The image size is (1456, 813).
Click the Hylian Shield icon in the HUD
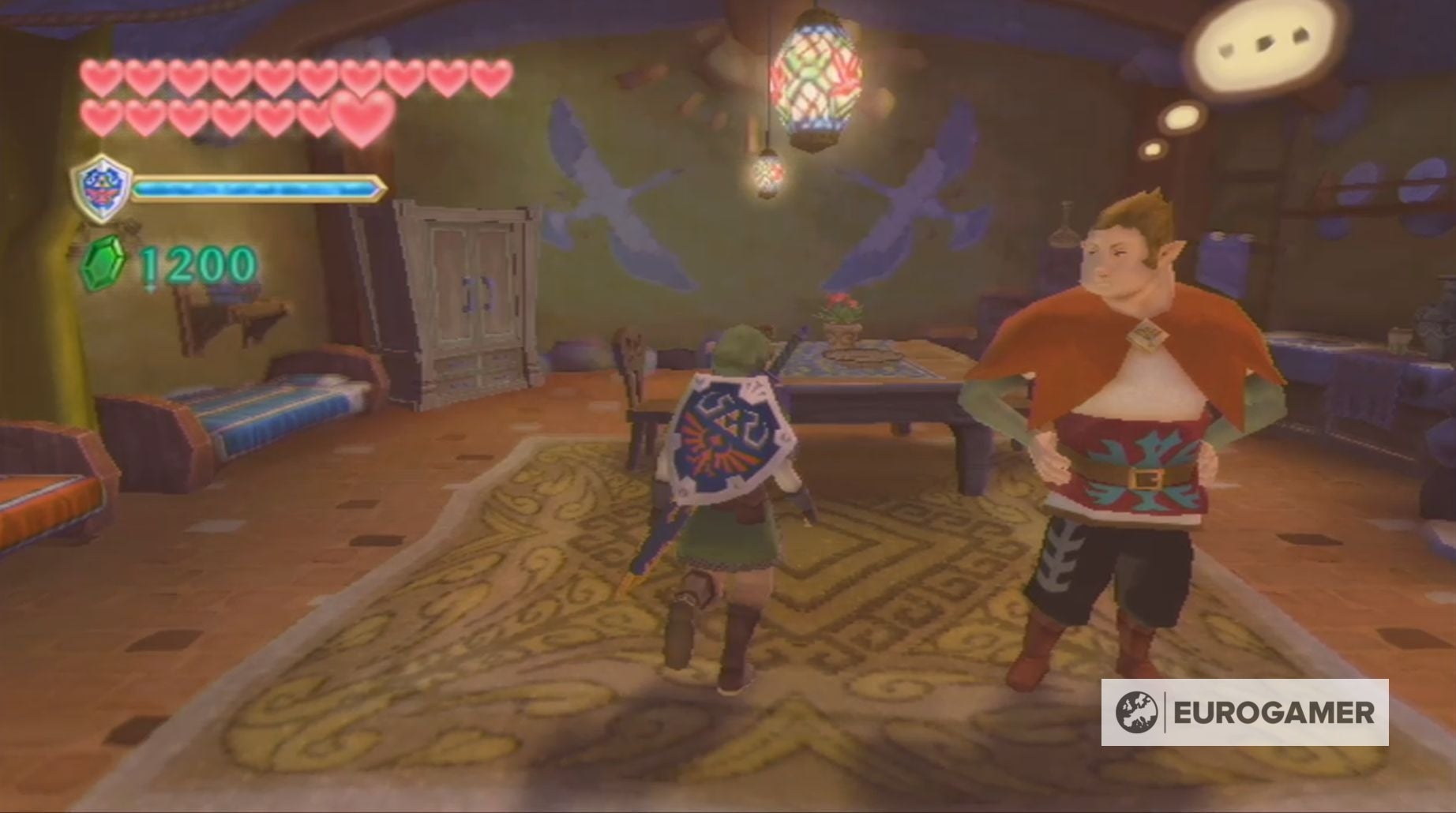coord(103,185)
